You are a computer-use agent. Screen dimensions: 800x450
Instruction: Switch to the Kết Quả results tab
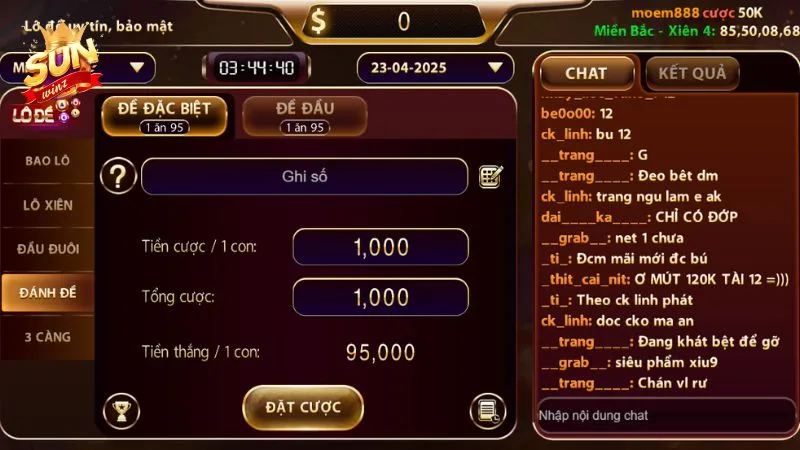tap(692, 73)
